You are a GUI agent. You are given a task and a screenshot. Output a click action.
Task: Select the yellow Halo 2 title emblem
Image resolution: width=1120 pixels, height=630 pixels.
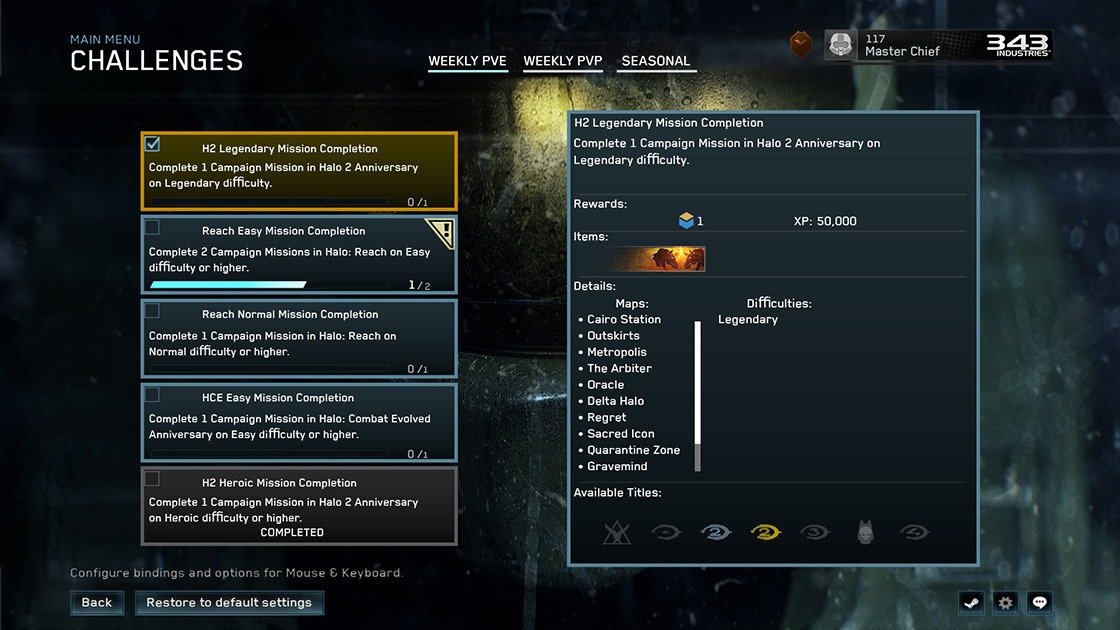[x=765, y=533]
